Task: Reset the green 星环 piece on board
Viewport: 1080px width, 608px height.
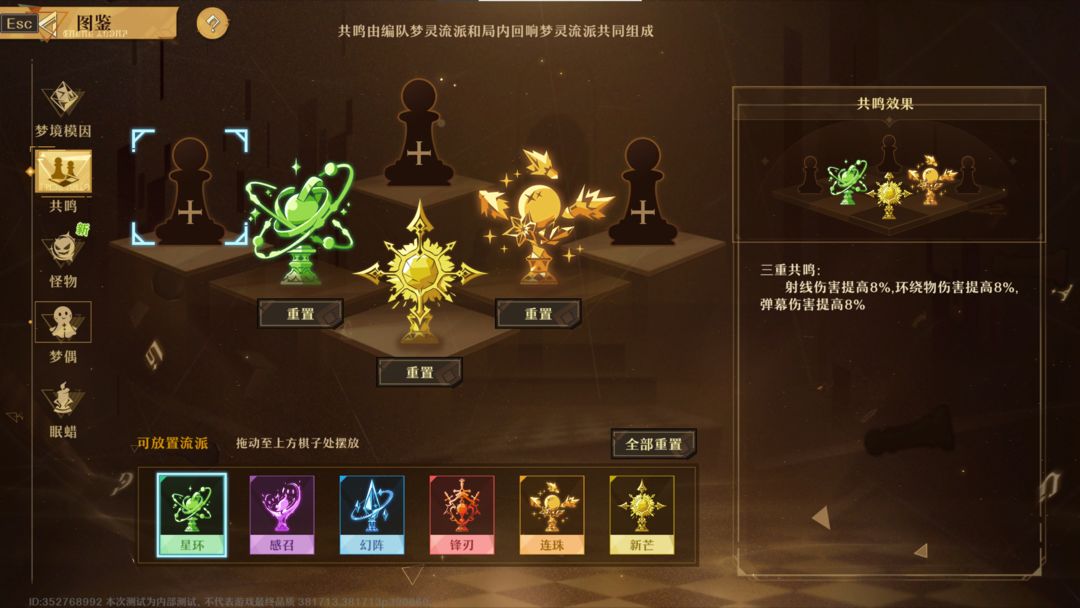Action: pos(300,314)
